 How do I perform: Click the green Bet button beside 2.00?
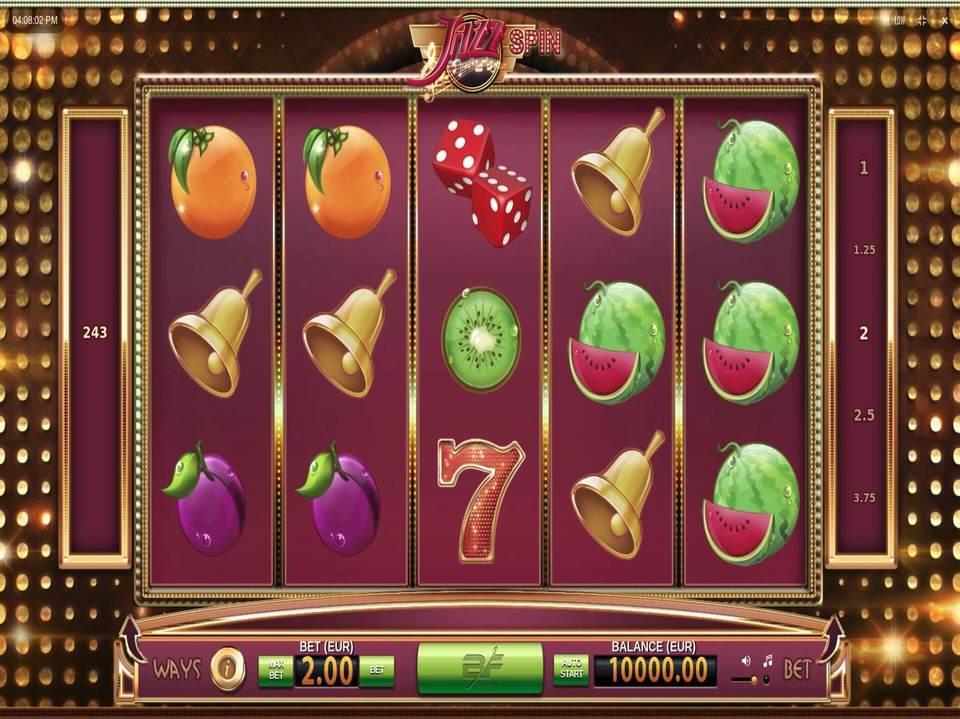tap(377, 670)
